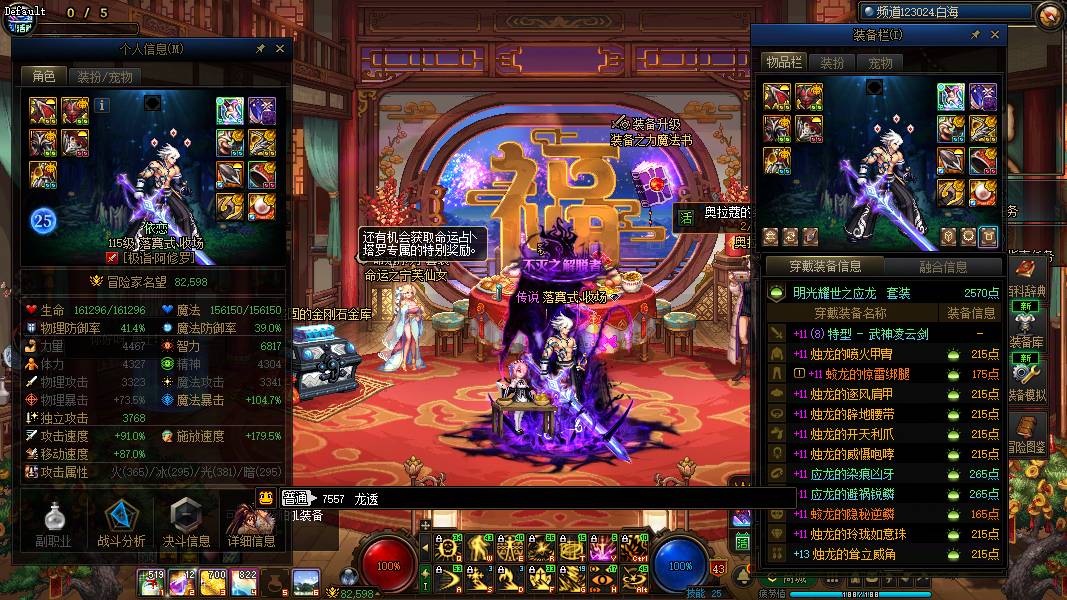Click the info icon in character panel
1067x600 pixels.
pos(103,104)
